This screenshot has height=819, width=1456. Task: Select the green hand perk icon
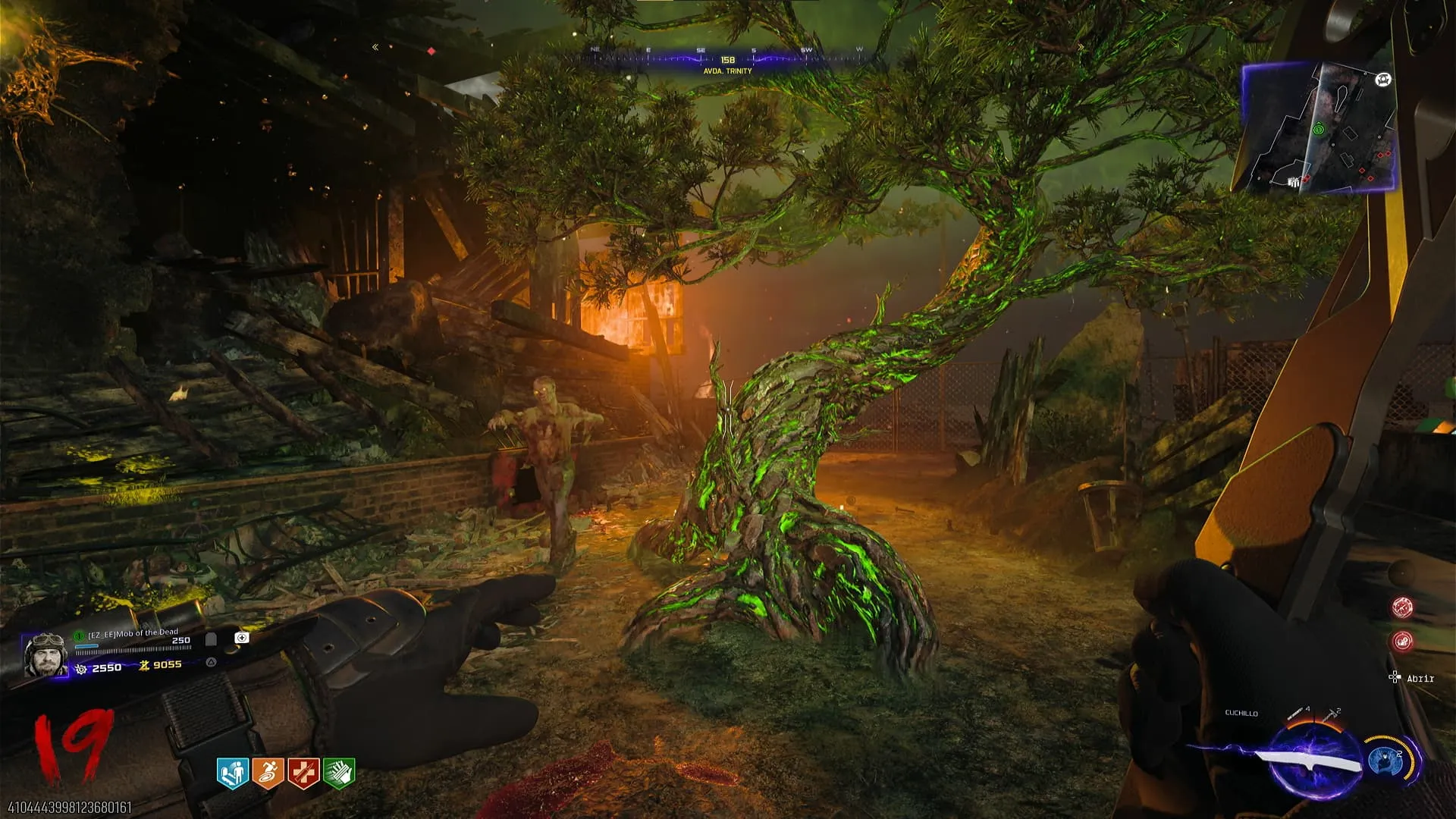tap(339, 773)
